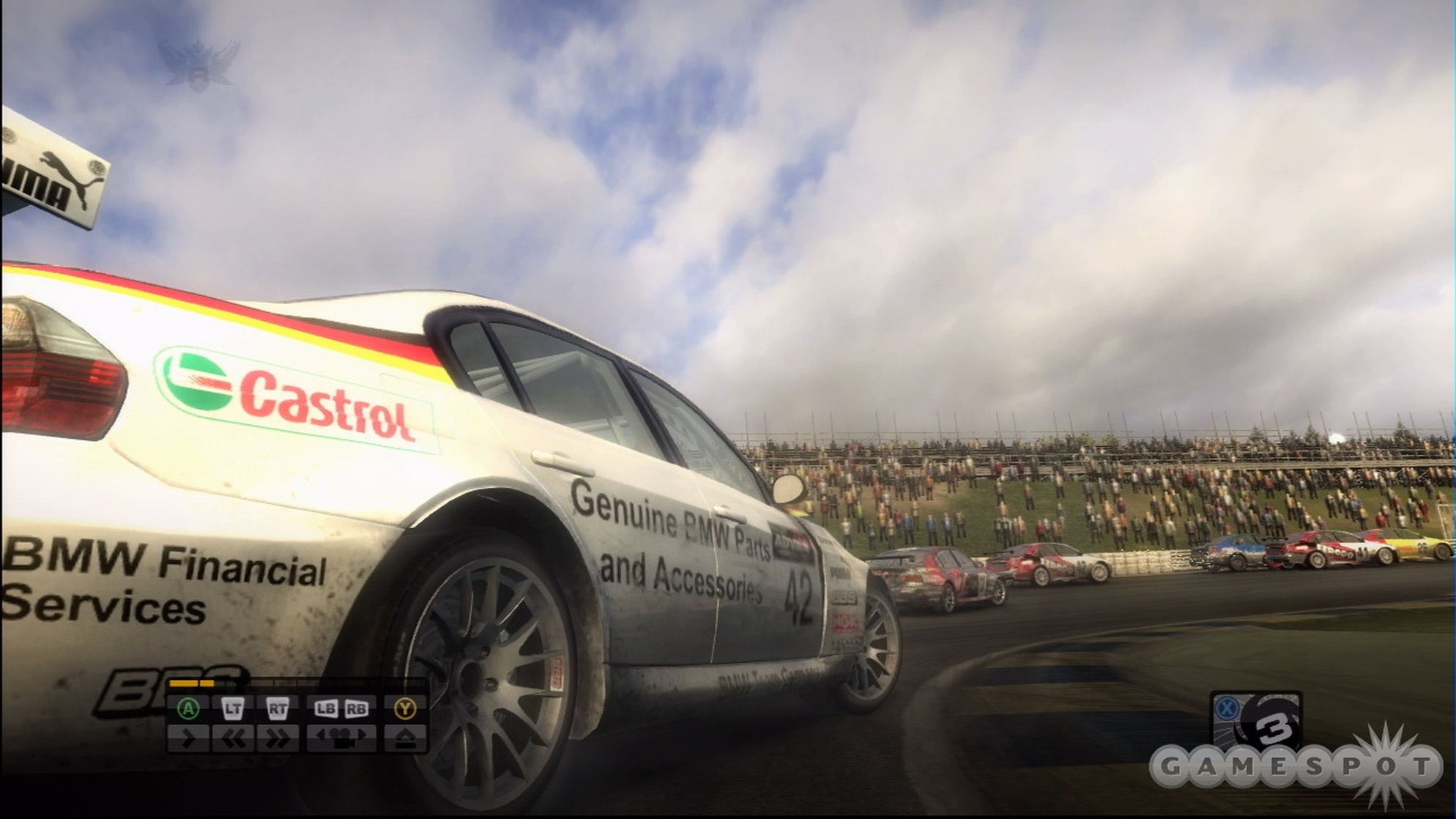Toggle the LT trigger control
Viewport: 1456px width, 819px height.
pyautogui.click(x=233, y=708)
